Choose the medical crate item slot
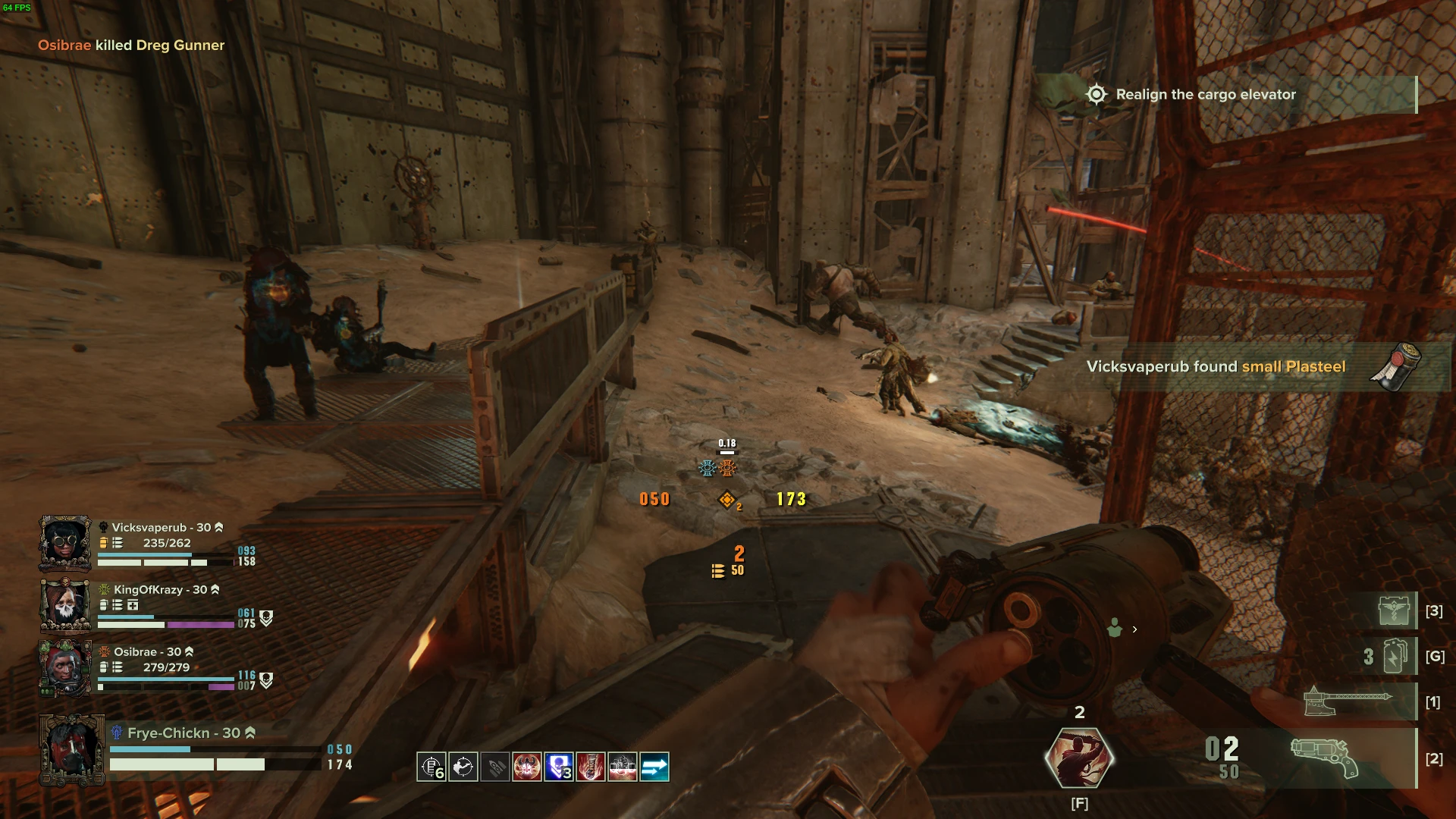 click(x=1395, y=610)
